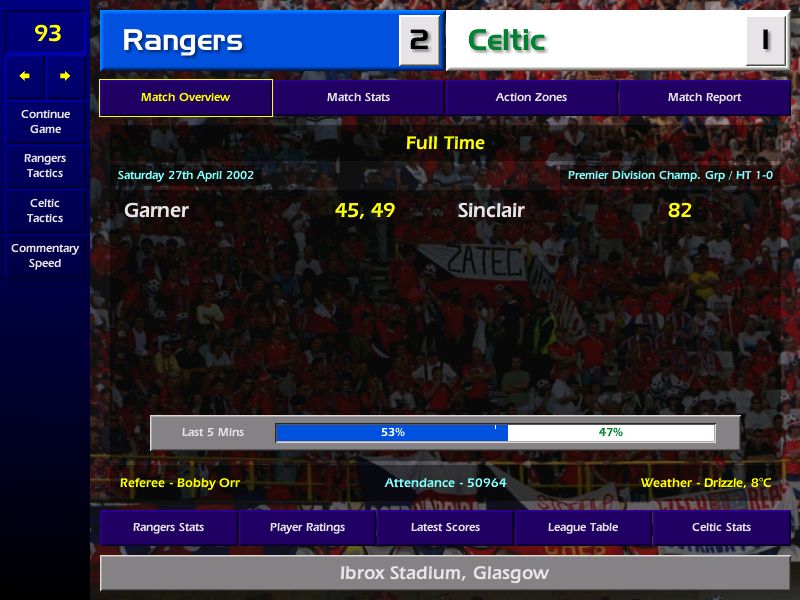Show the Action Zones tab
Viewport: 800px width, 600px height.
pyautogui.click(x=531, y=98)
